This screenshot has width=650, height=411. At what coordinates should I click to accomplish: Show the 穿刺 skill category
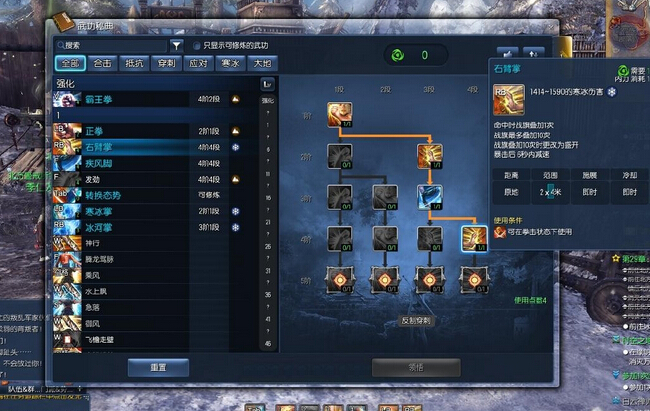(166, 62)
